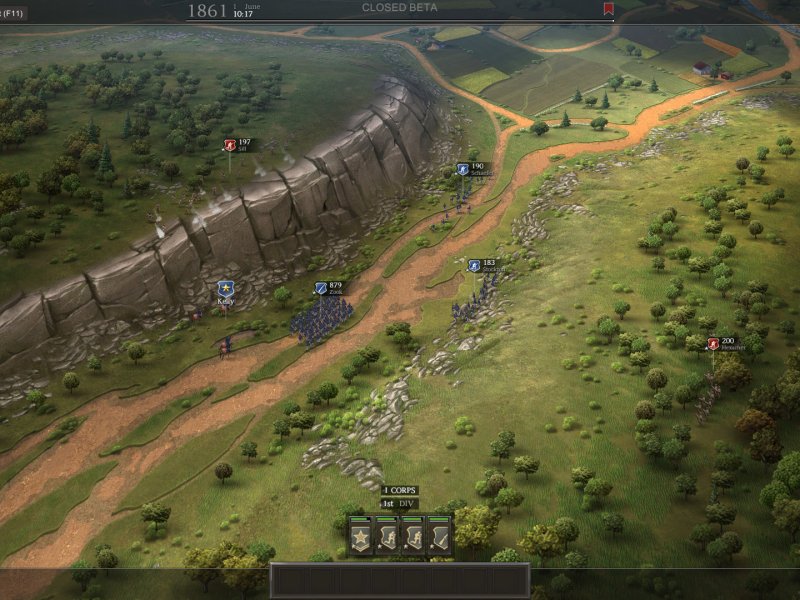Switch to the 1st DIV tab
Image resolution: width=800 pixels, height=600 pixels.
(399, 503)
